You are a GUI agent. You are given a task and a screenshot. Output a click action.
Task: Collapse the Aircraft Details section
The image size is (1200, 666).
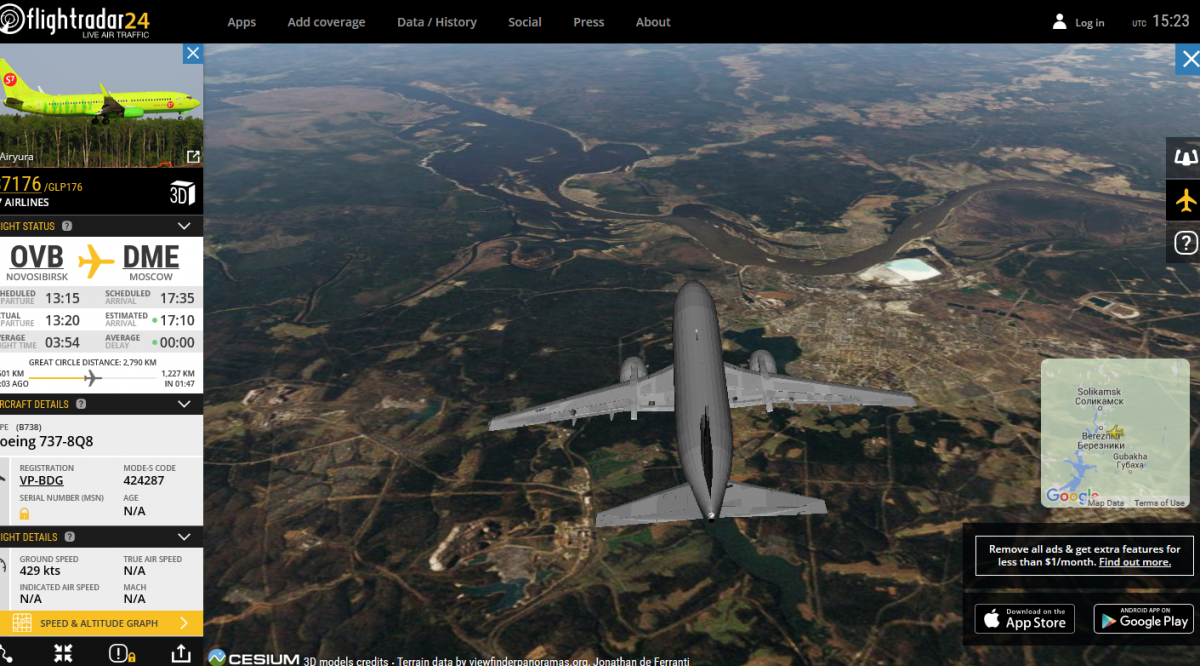(x=184, y=404)
